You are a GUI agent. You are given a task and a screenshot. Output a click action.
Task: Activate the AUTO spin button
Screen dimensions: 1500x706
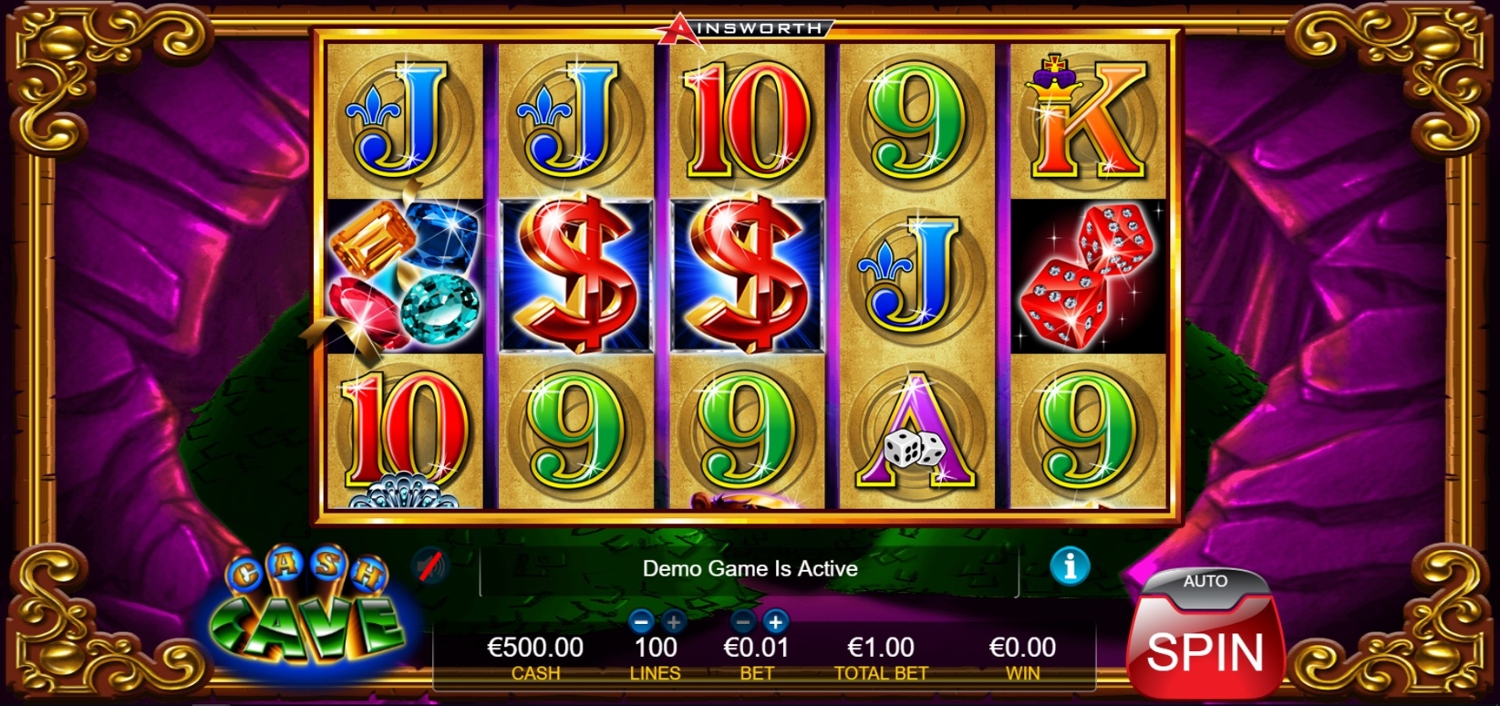point(1205,583)
